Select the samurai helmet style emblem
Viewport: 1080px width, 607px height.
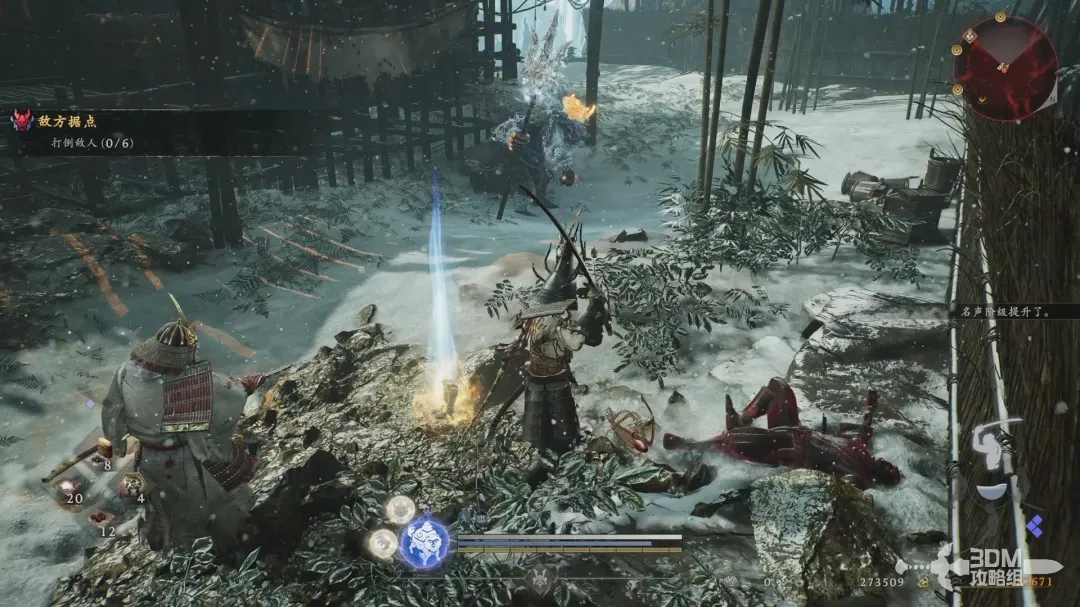[541, 578]
